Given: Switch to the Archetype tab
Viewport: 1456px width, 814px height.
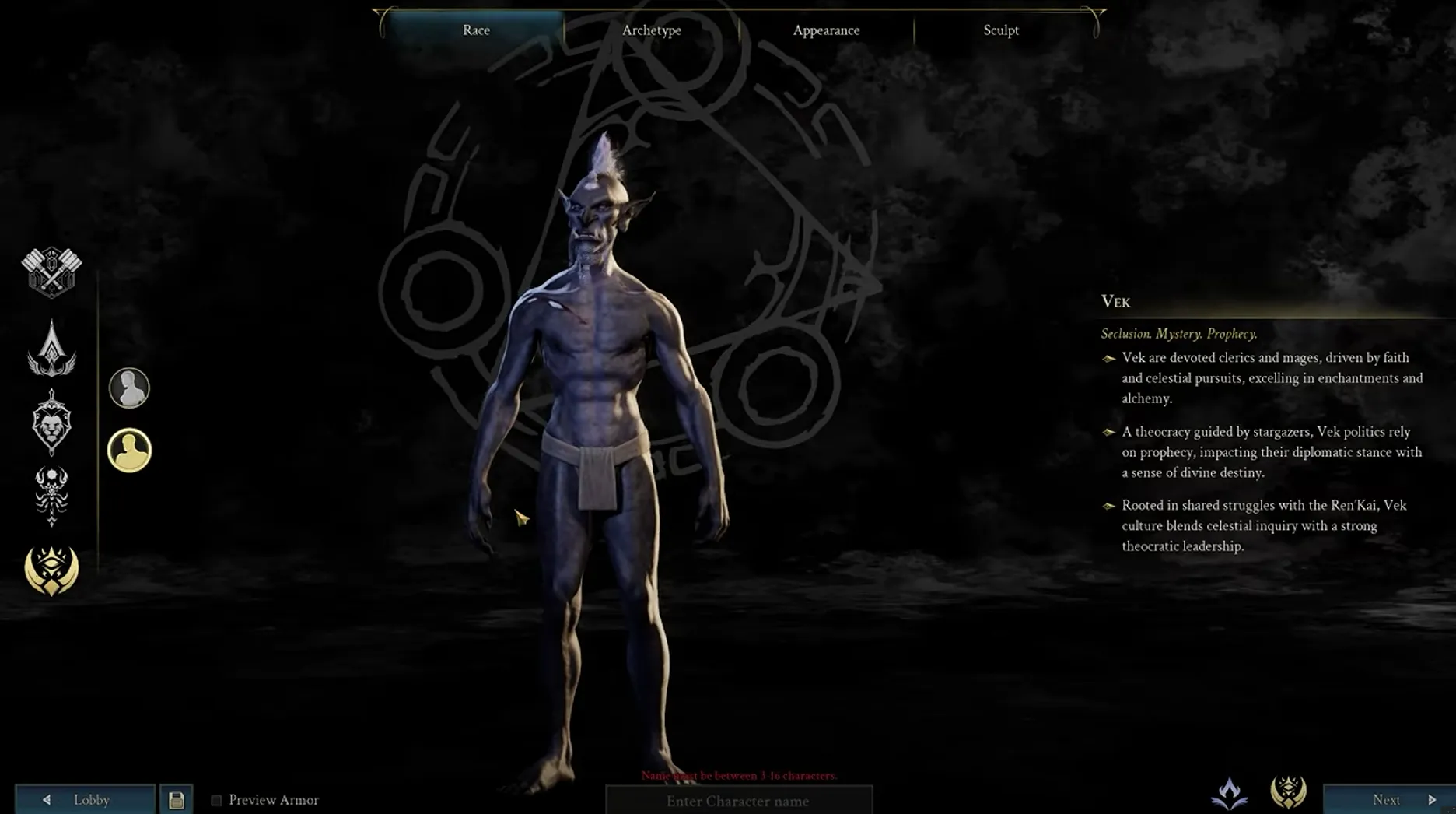Looking at the screenshot, I should tap(651, 30).
